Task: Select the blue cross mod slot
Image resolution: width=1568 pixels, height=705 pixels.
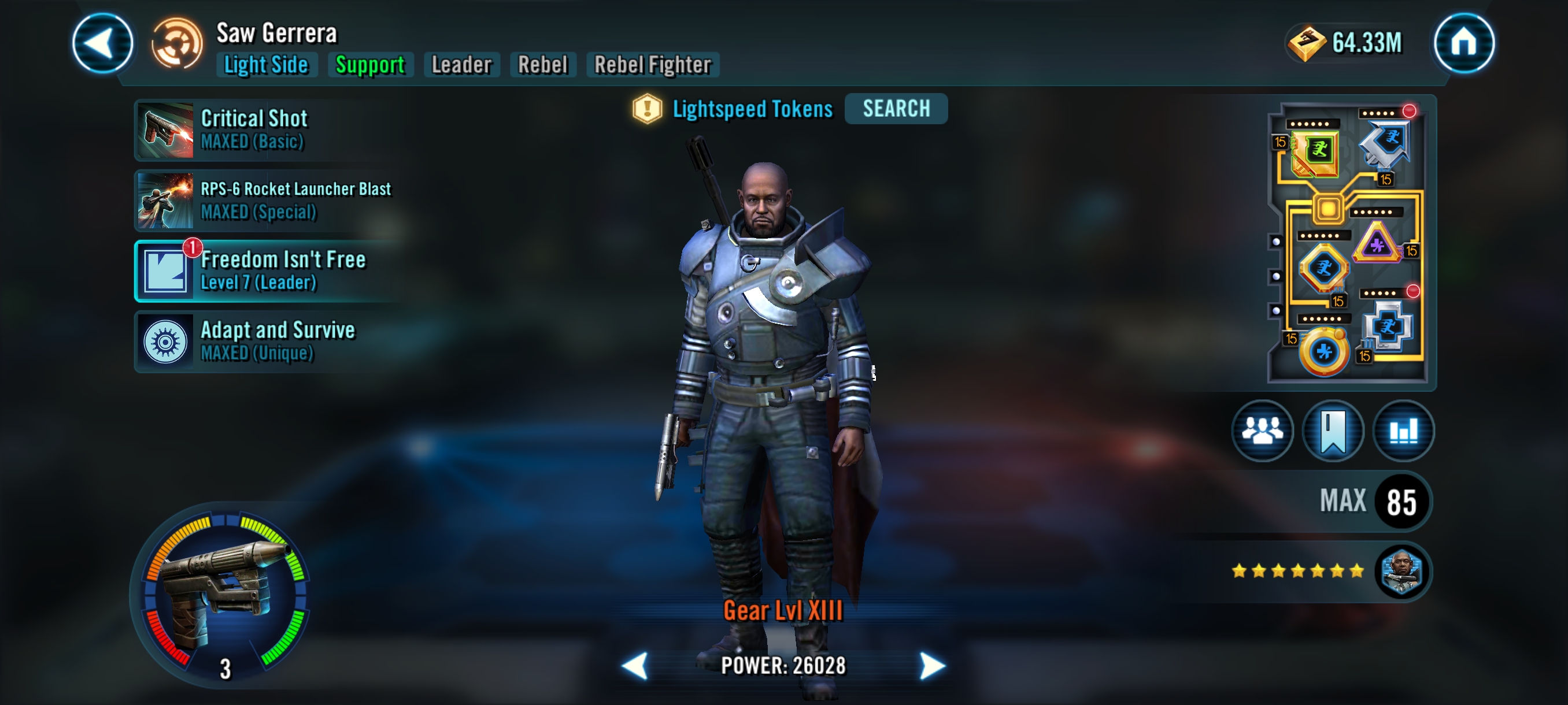Action: 1387,326
